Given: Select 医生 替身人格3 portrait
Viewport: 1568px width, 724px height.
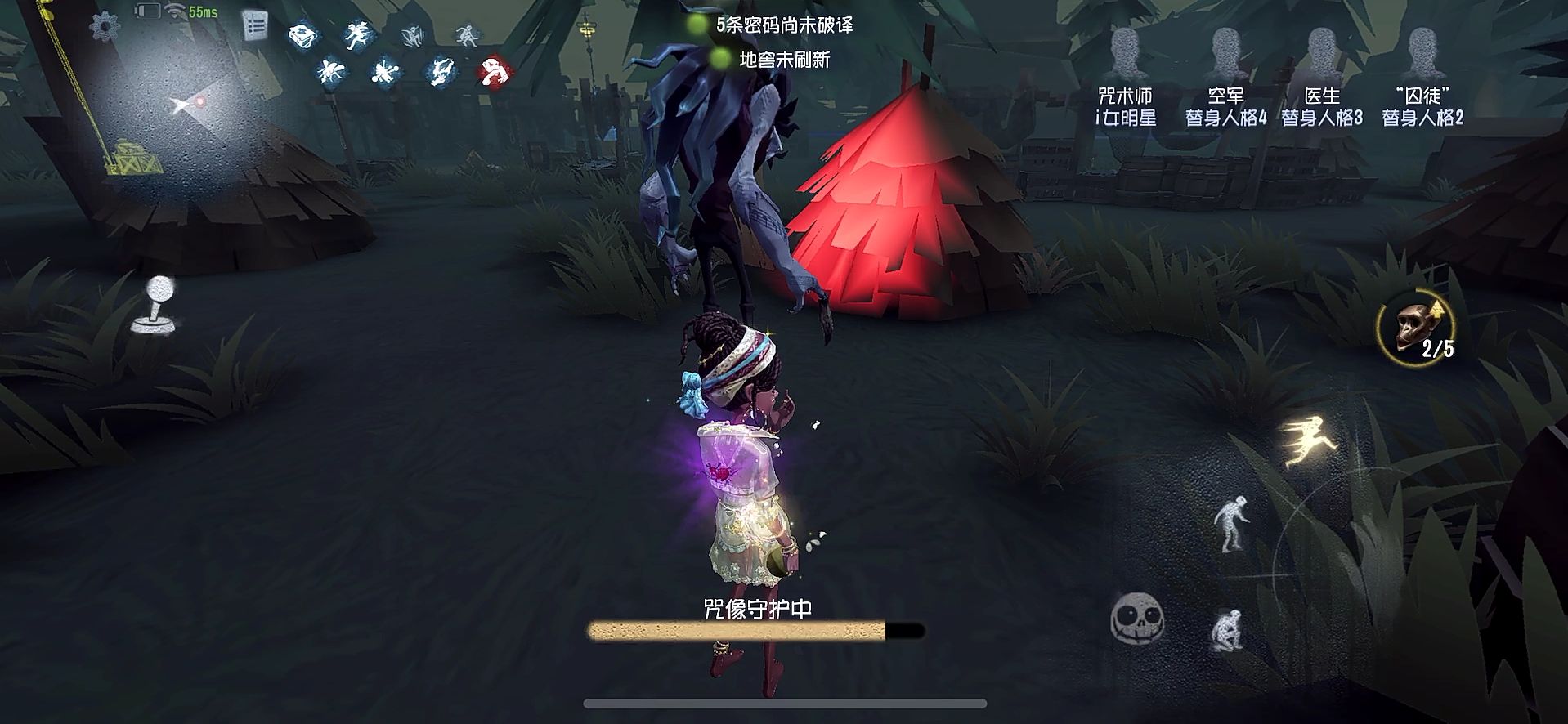Looking at the screenshot, I should (1324, 49).
